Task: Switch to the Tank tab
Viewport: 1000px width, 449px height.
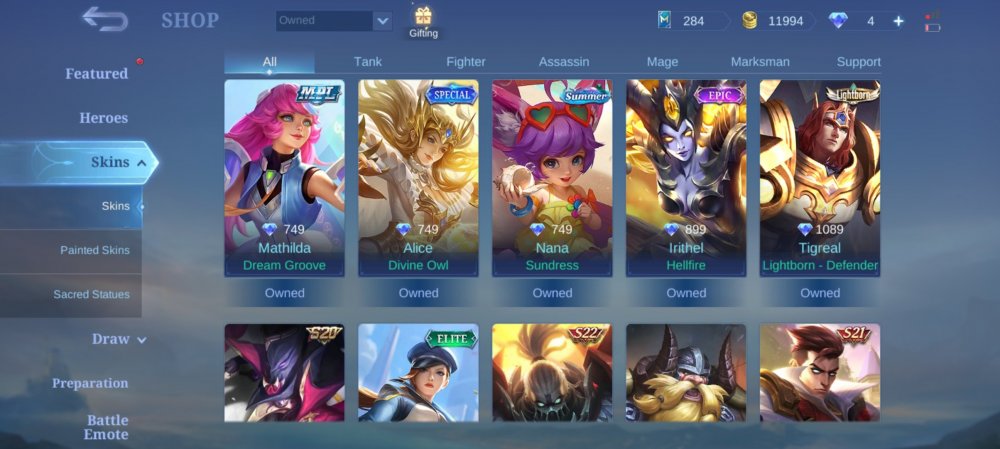Action: coord(368,62)
